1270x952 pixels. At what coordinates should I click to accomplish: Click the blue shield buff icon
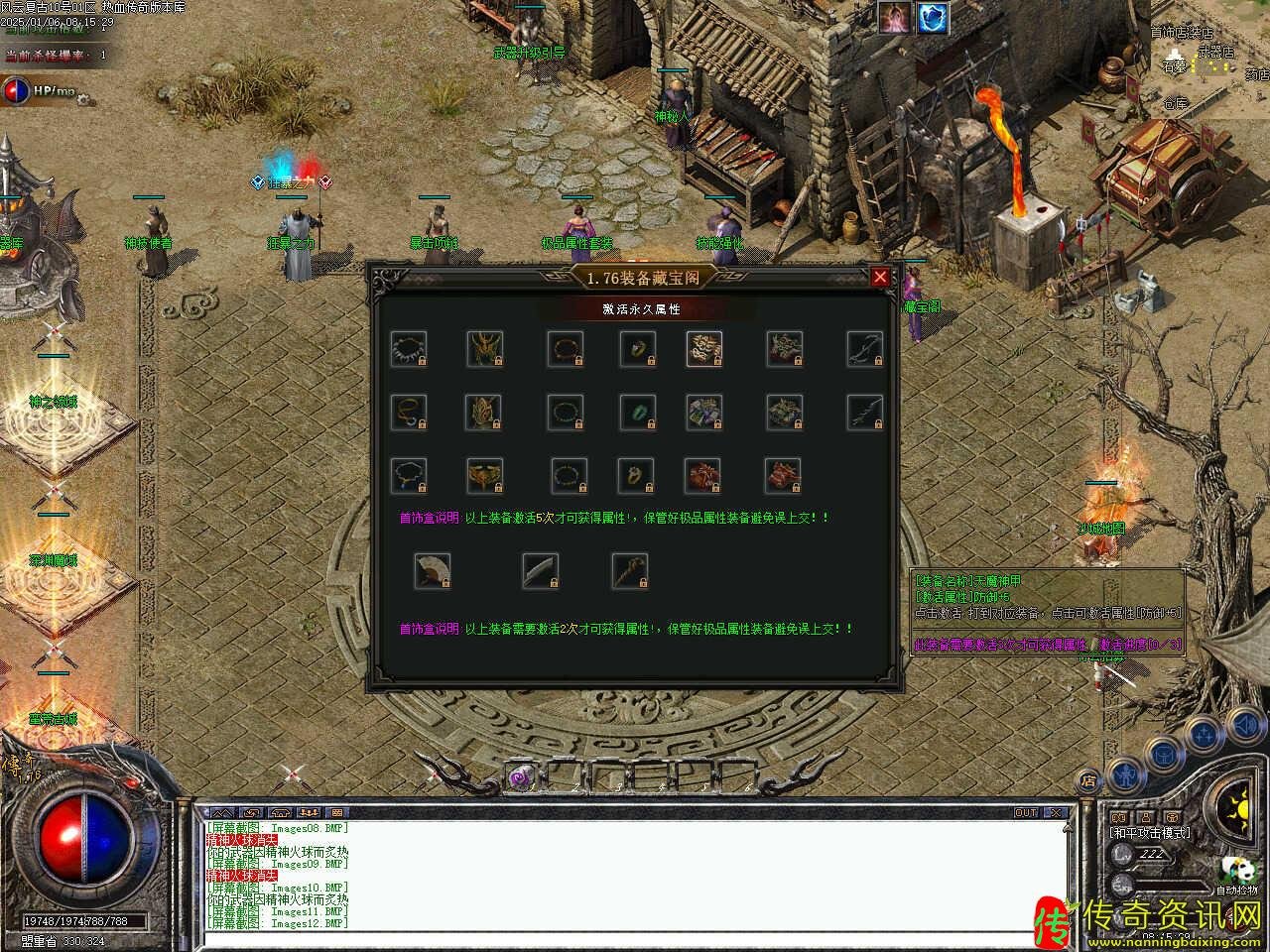(932, 18)
